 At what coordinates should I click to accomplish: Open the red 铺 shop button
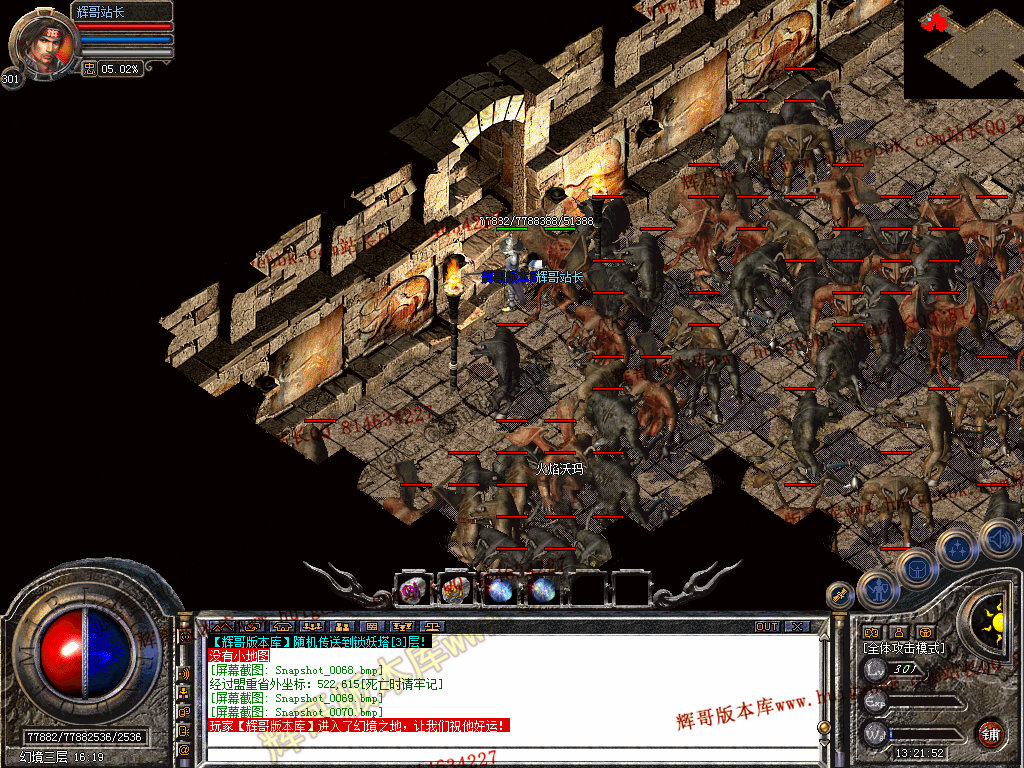(990, 733)
